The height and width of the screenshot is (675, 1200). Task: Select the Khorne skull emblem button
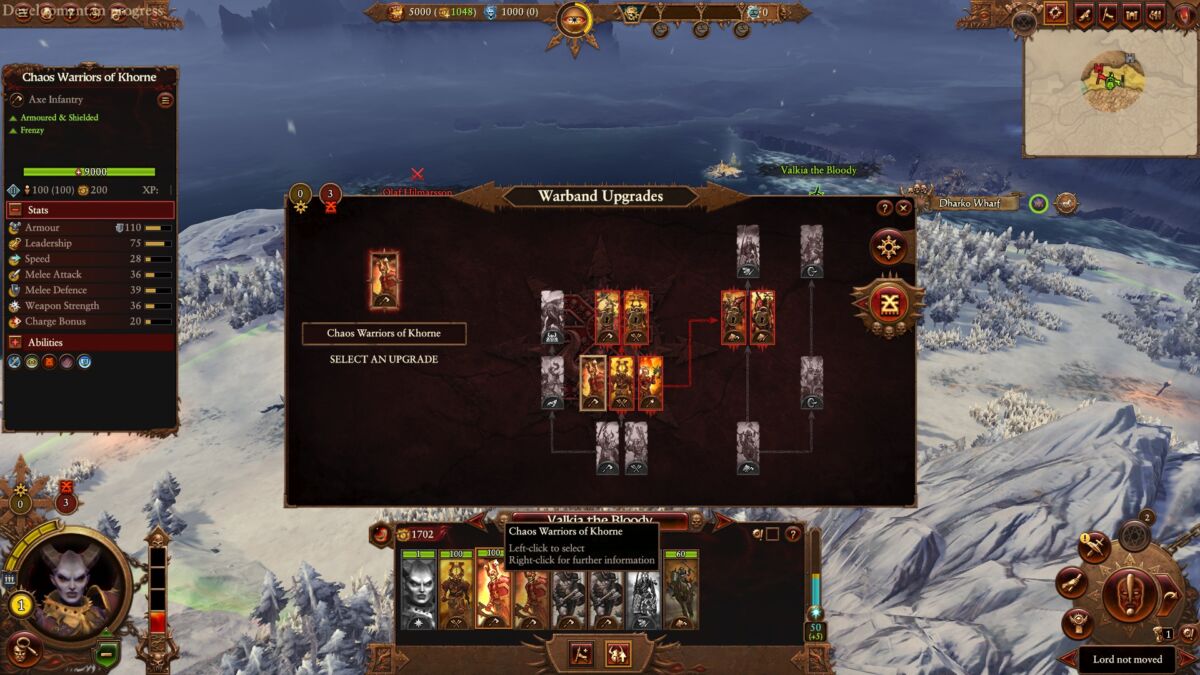(889, 304)
